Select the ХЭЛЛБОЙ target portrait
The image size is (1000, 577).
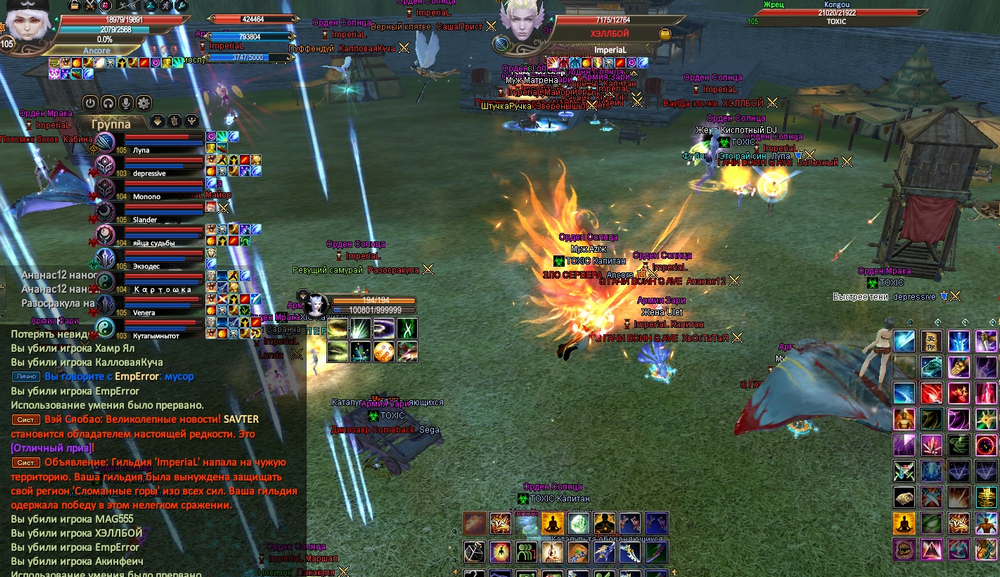click(522, 27)
